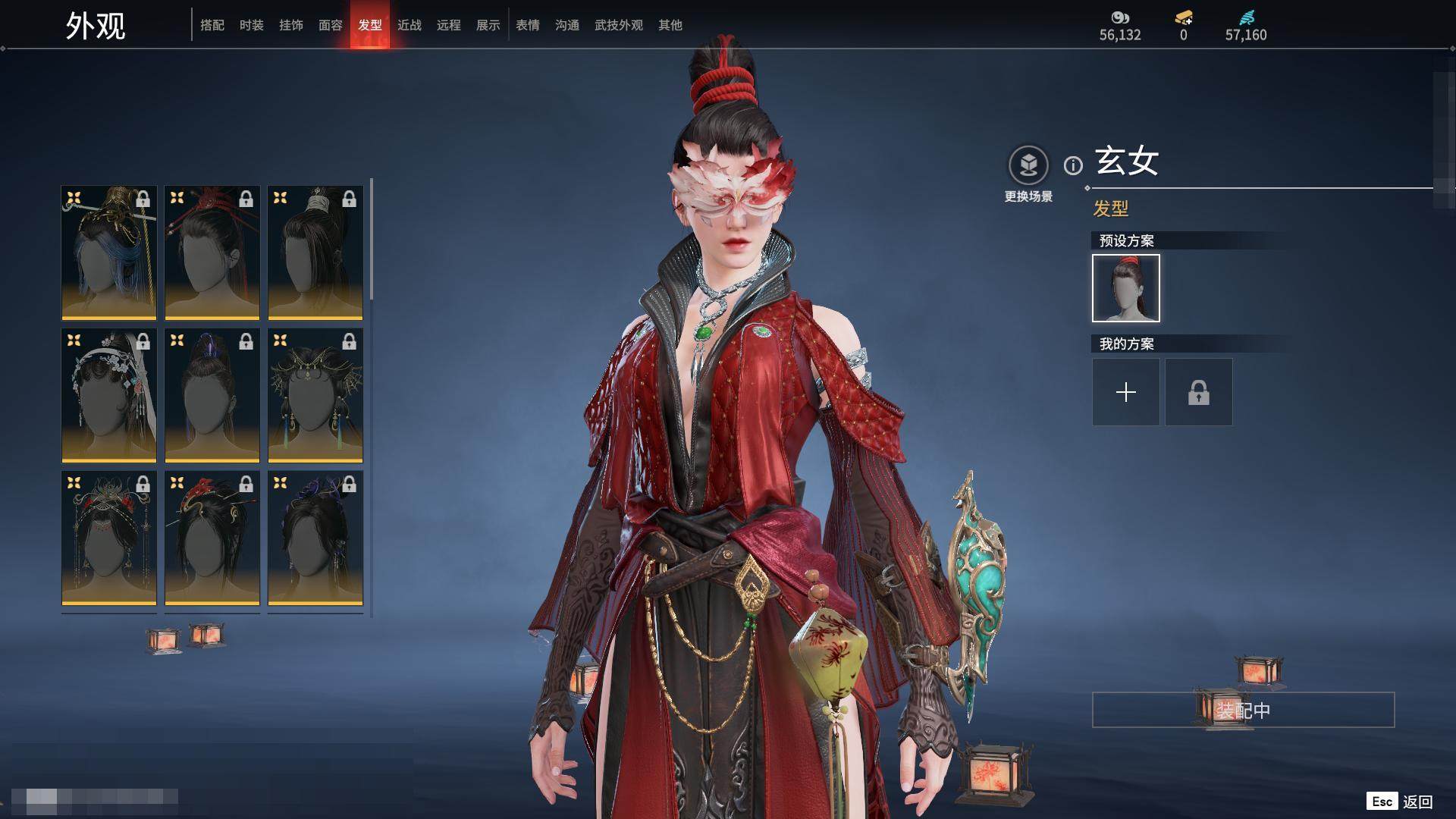Choose the blue-tinted hairstyle with golden hairpin

(x=109, y=252)
